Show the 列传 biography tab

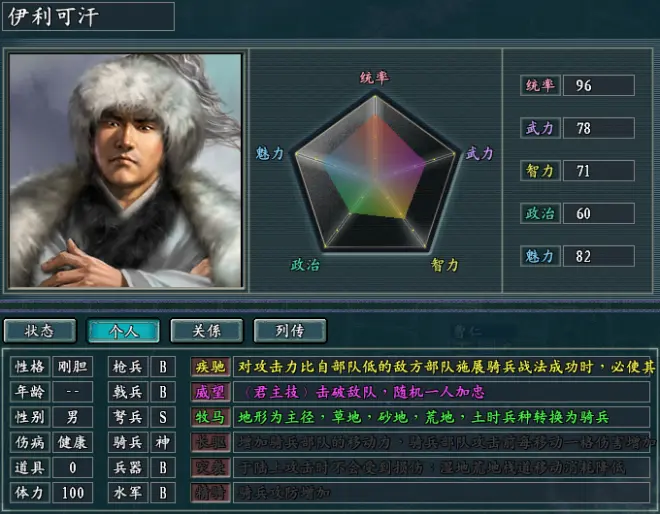pyautogui.click(x=290, y=330)
